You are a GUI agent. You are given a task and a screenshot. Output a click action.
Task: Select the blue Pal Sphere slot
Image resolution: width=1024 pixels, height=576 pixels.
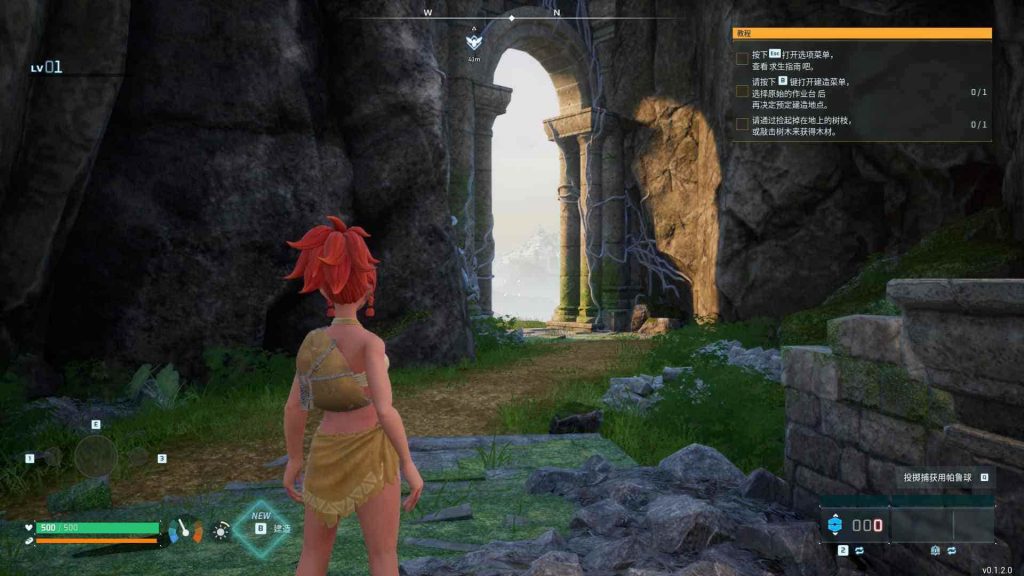pyautogui.click(x=834, y=525)
